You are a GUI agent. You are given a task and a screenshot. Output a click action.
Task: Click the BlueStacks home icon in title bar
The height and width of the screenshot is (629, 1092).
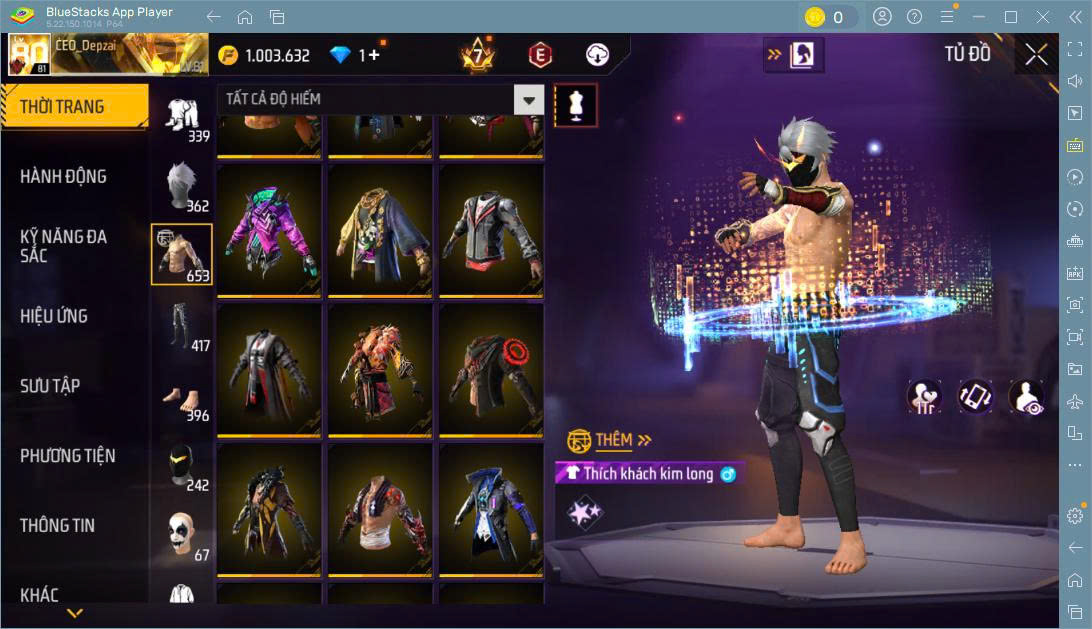pyautogui.click(x=245, y=17)
